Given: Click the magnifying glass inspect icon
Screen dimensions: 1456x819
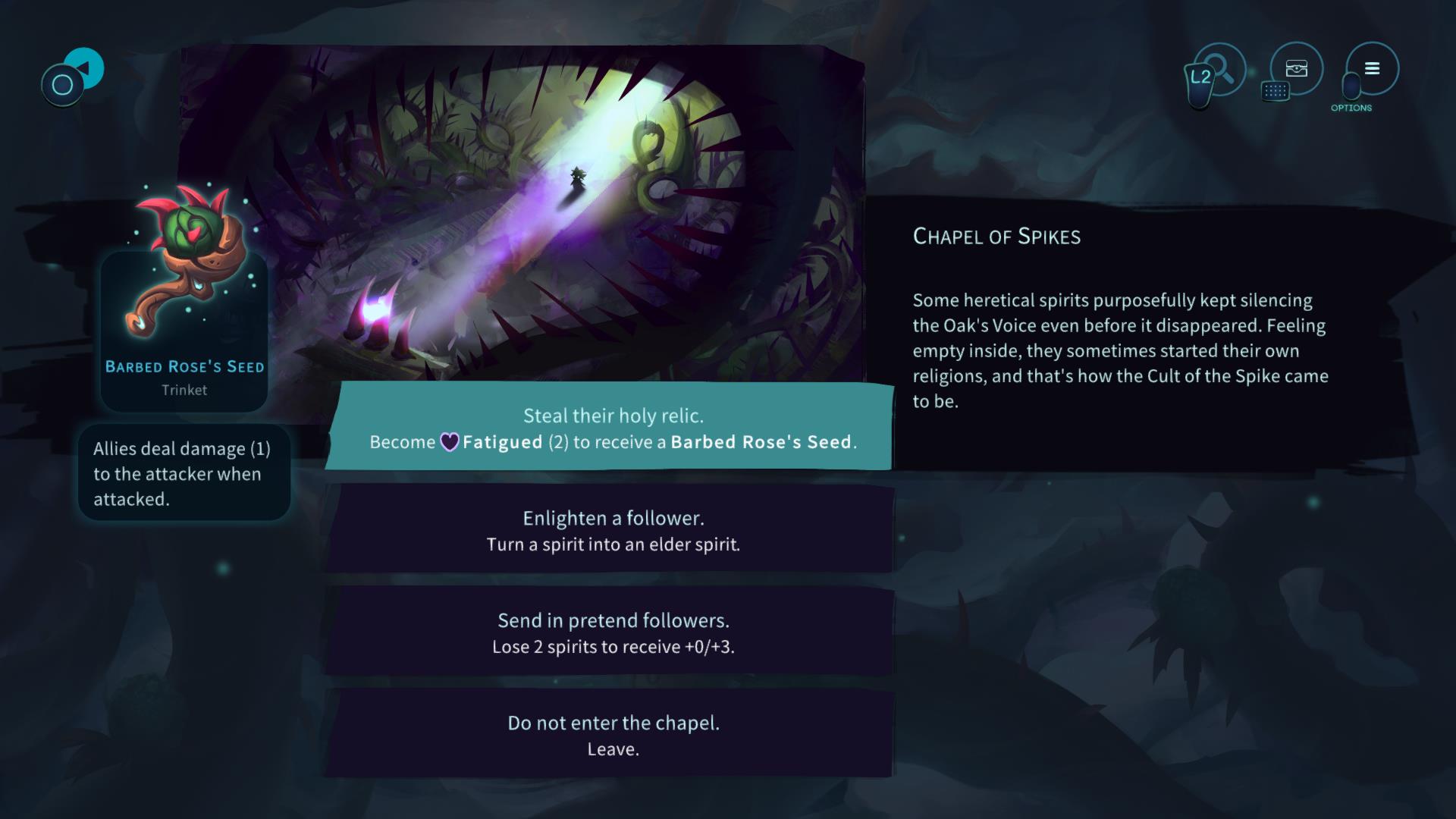Looking at the screenshot, I should 1220,71.
